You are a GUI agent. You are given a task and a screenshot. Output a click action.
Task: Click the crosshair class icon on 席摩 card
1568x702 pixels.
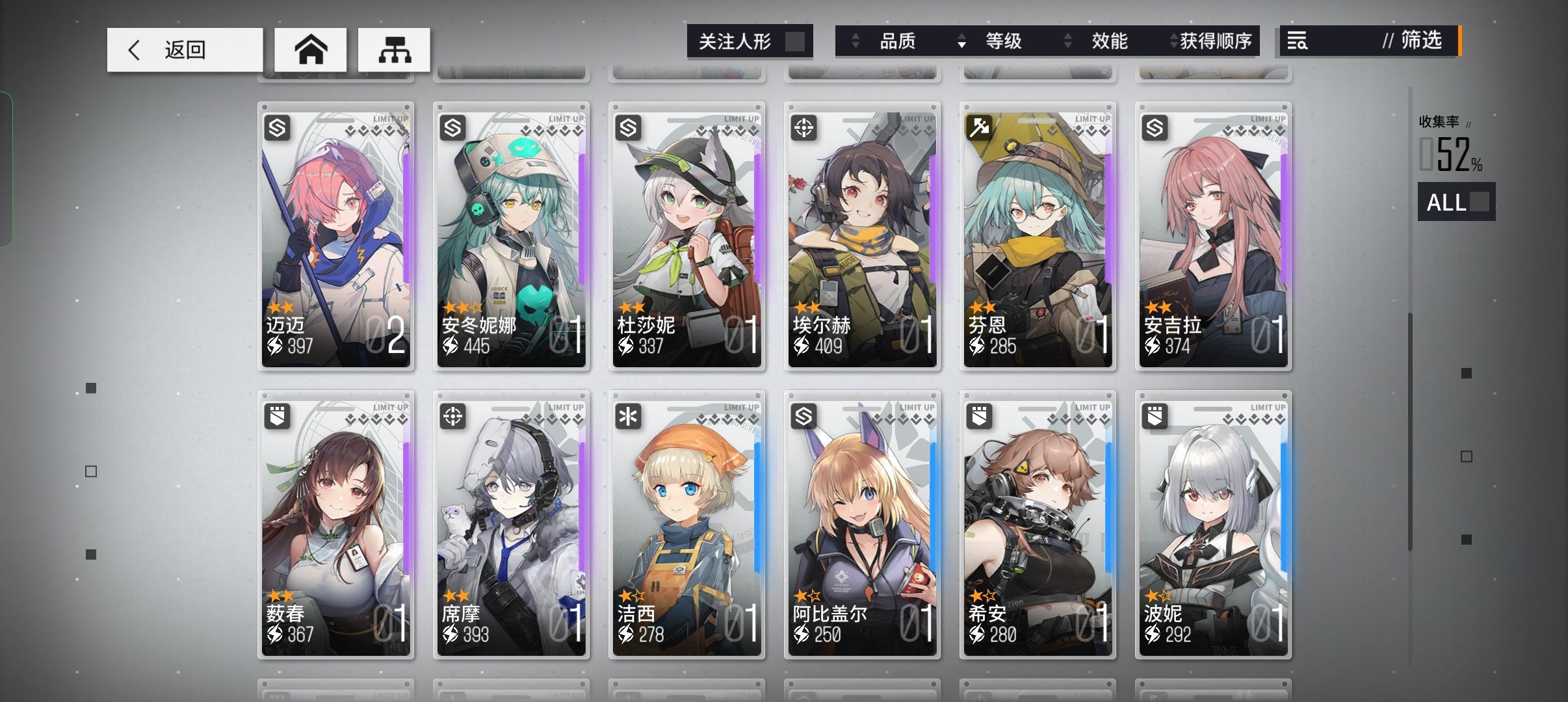[452, 417]
